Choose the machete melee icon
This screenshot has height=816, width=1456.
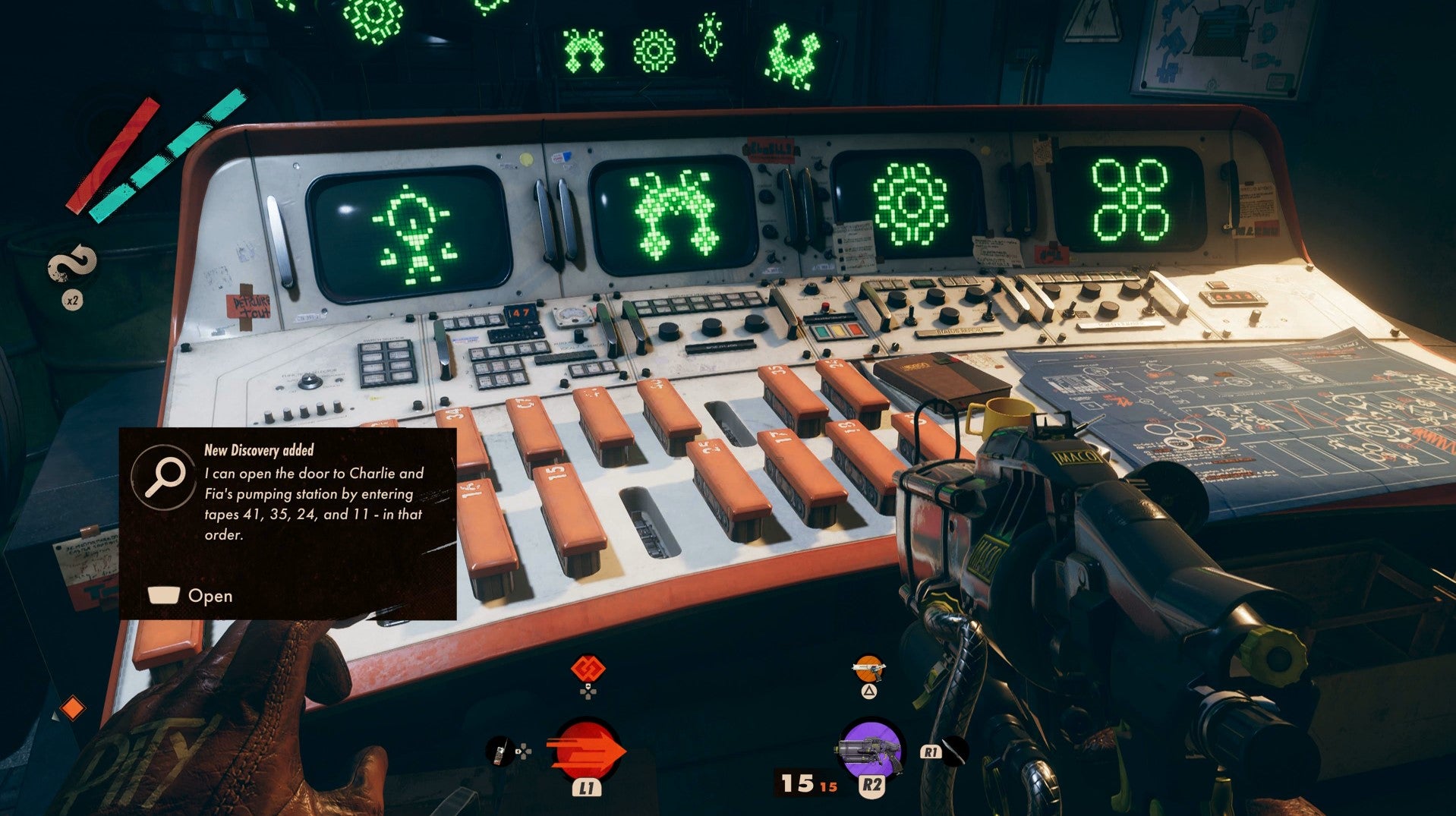point(955,751)
